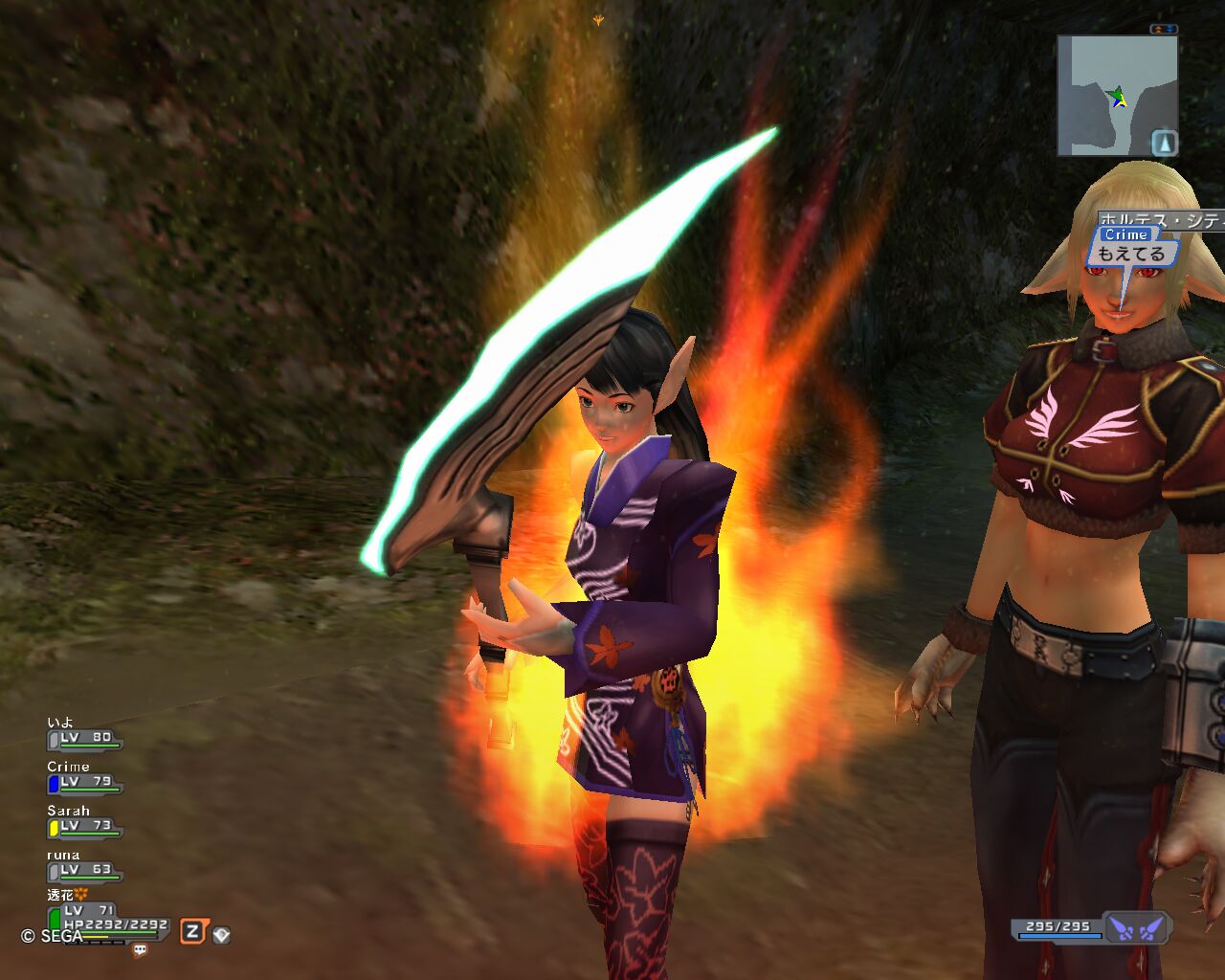The width and height of the screenshot is (1225, 980).
Task: Click Crime's もえてる chat bubble
Action: [1130, 254]
